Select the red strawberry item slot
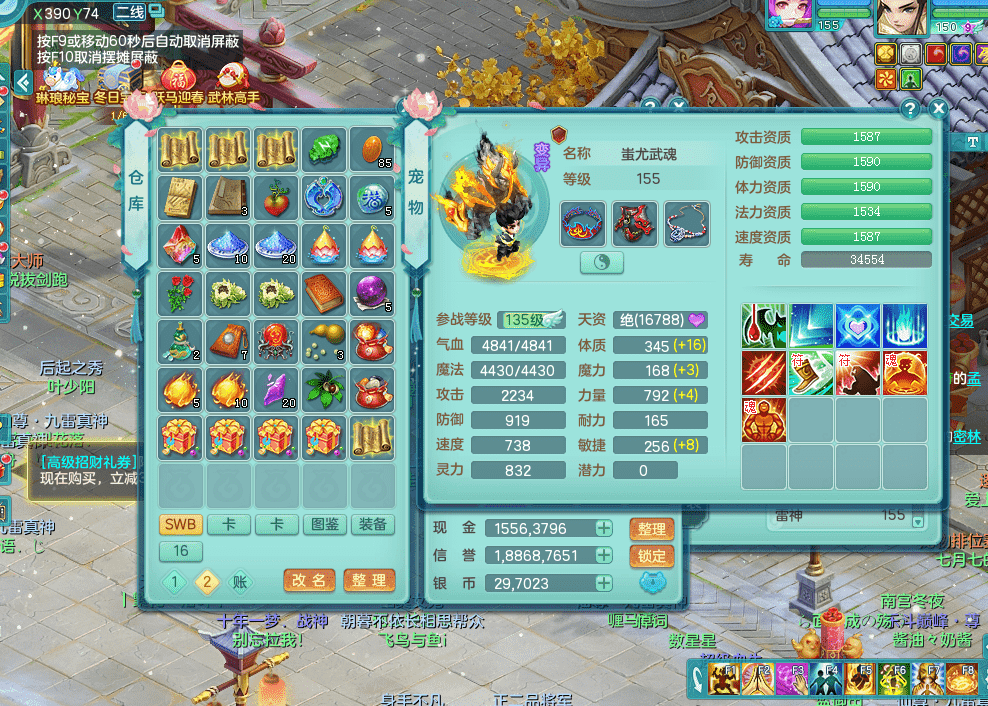988x706 pixels. click(277, 197)
